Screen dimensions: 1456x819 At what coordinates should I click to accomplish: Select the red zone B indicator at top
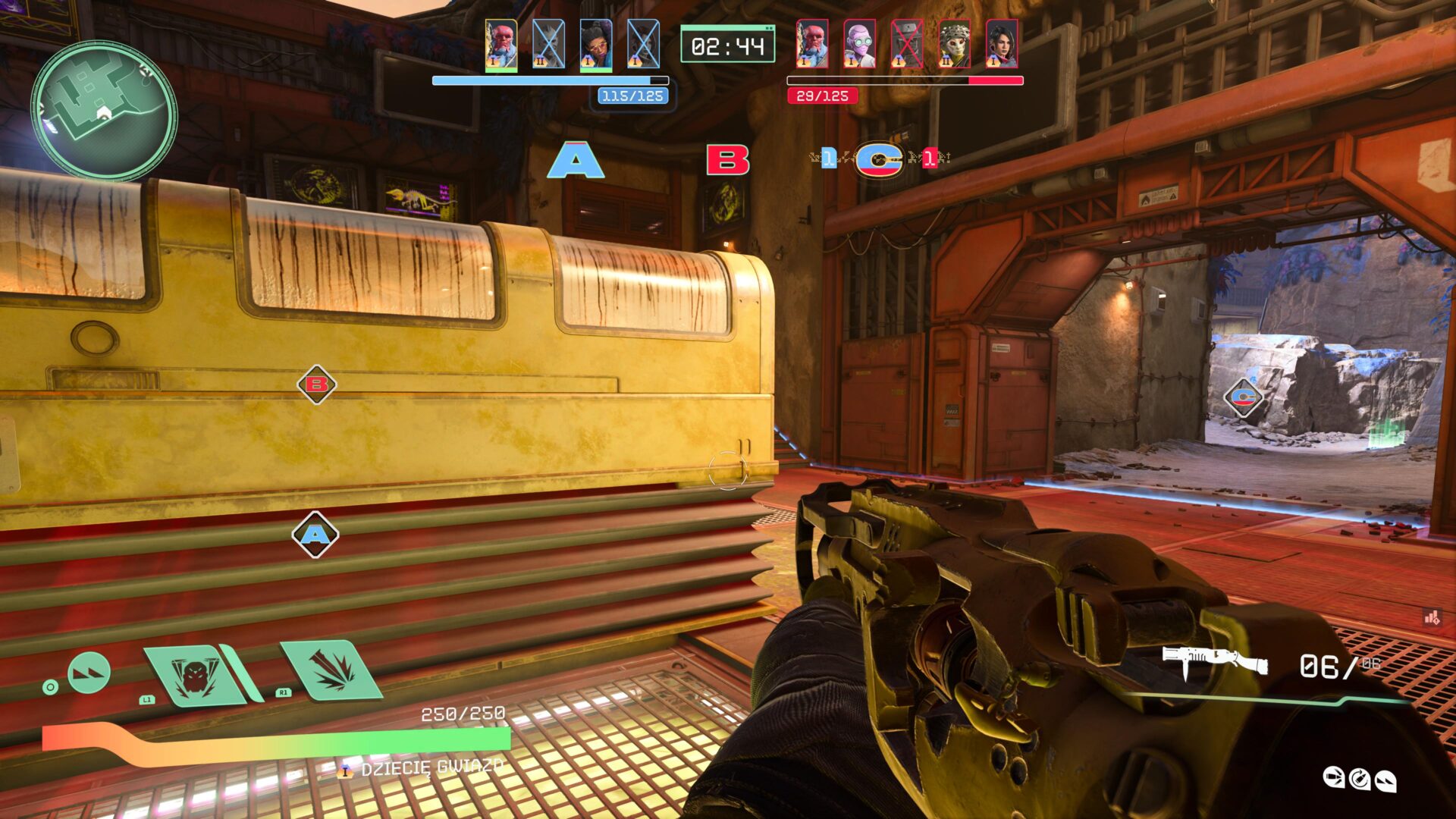coord(727,160)
